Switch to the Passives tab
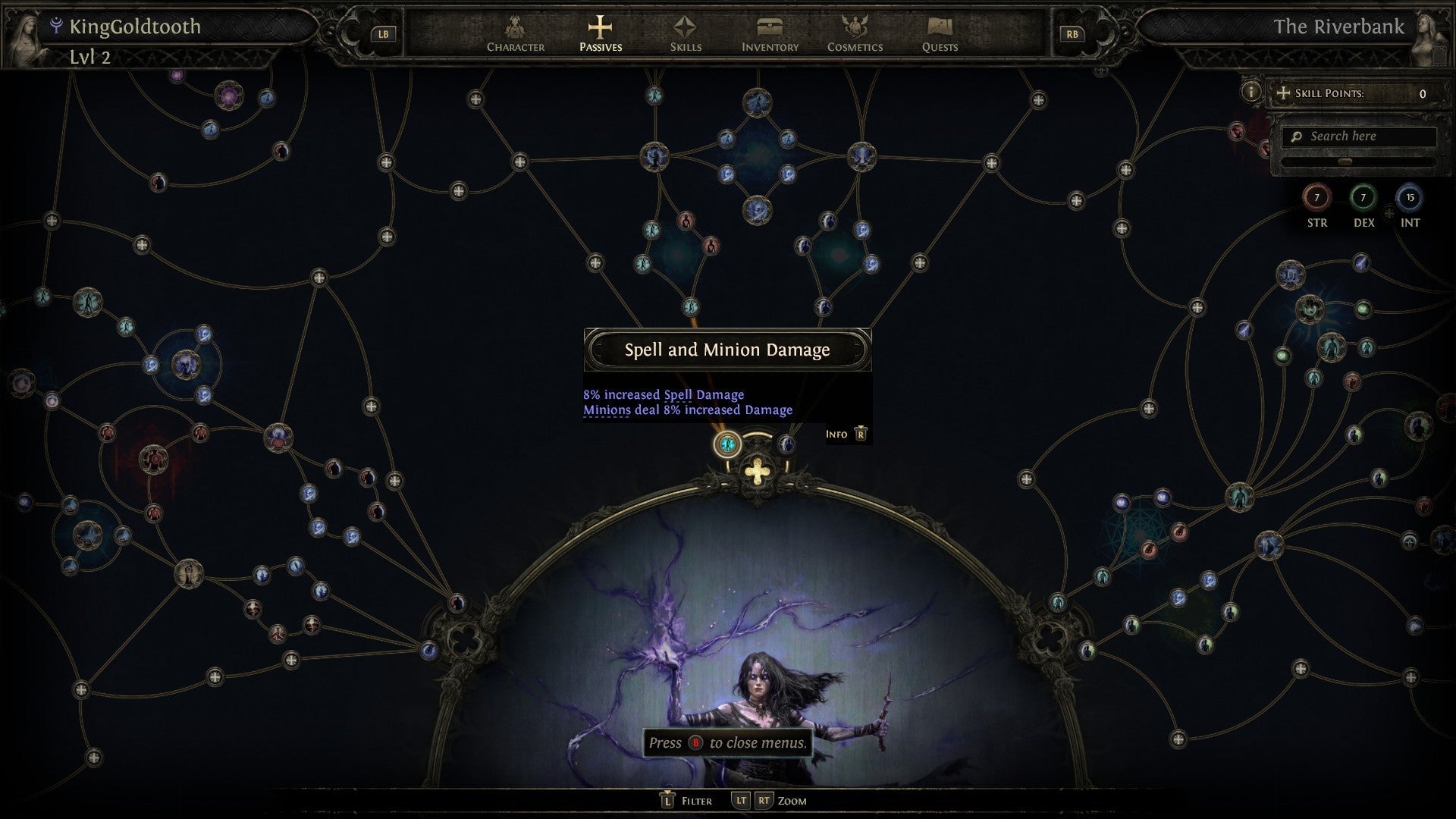The width and height of the screenshot is (1456, 819). [600, 29]
